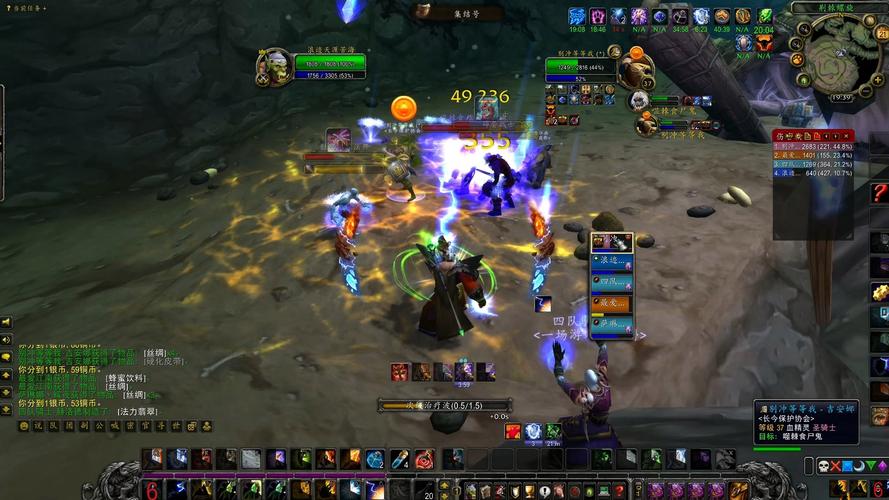This screenshot has height=500, width=889.
Task: Select the skull raid target marker
Action: [x=822, y=467]
